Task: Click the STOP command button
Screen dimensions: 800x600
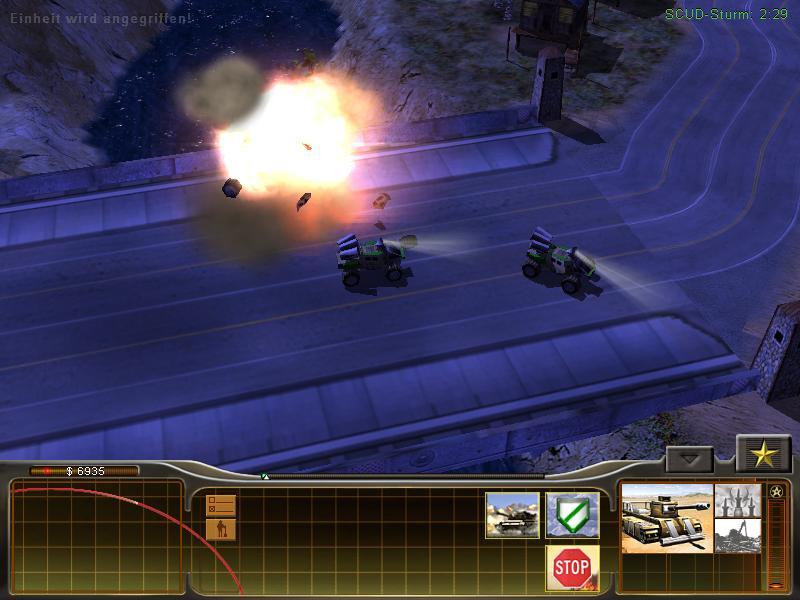Action: 572,567
